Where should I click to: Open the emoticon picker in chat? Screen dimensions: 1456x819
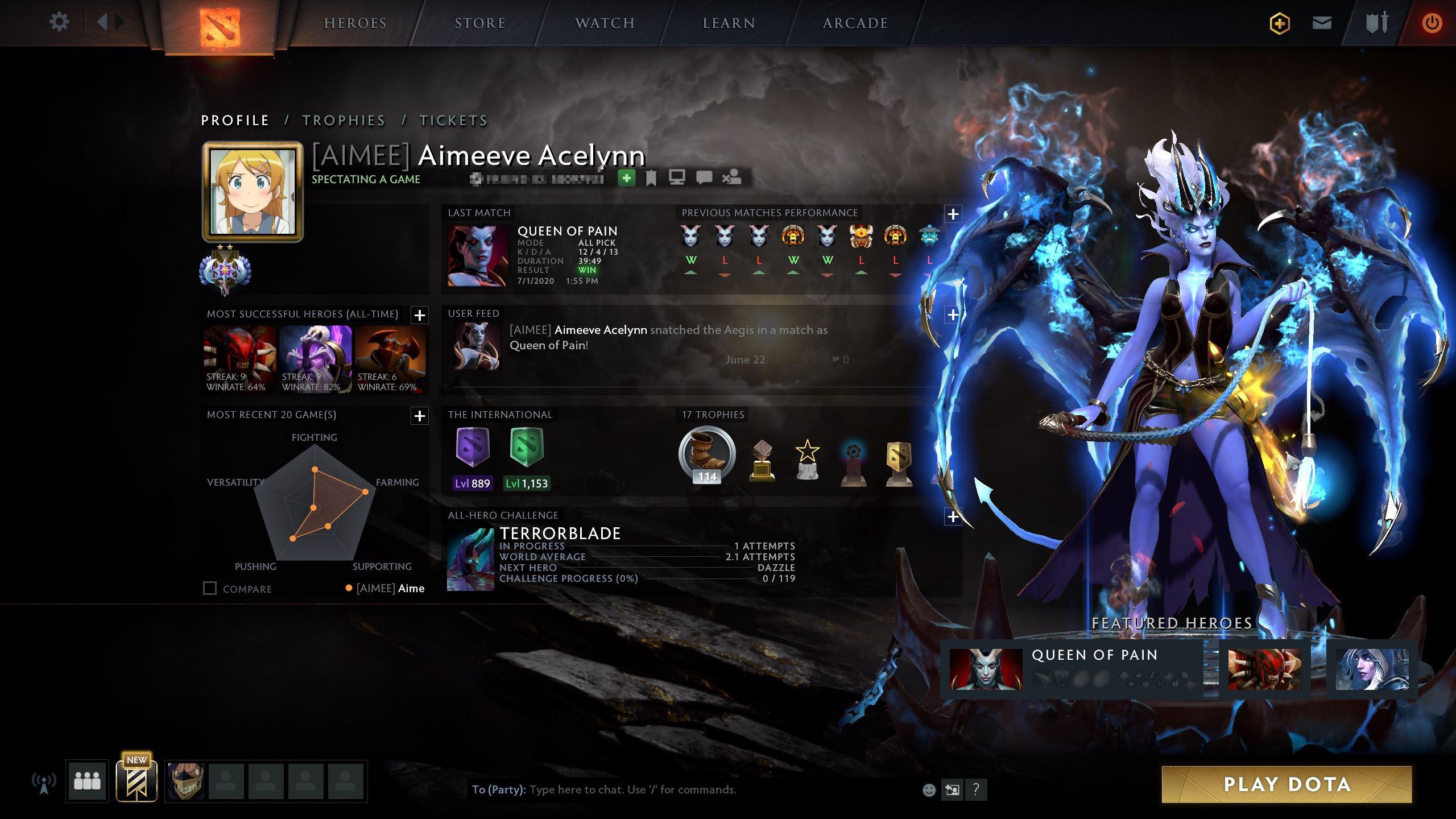929,789
